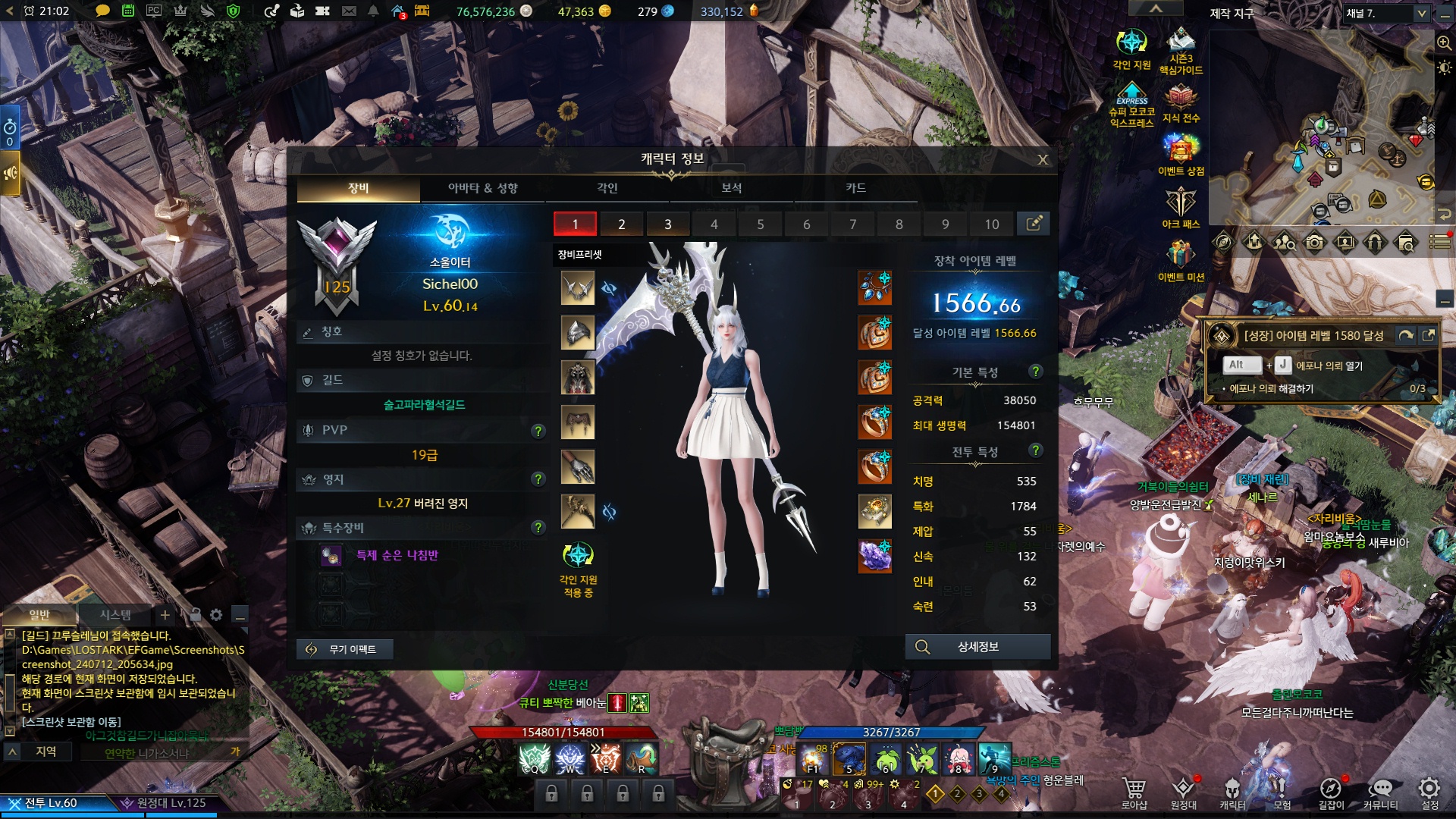Close the character info window

[1043, 159]
